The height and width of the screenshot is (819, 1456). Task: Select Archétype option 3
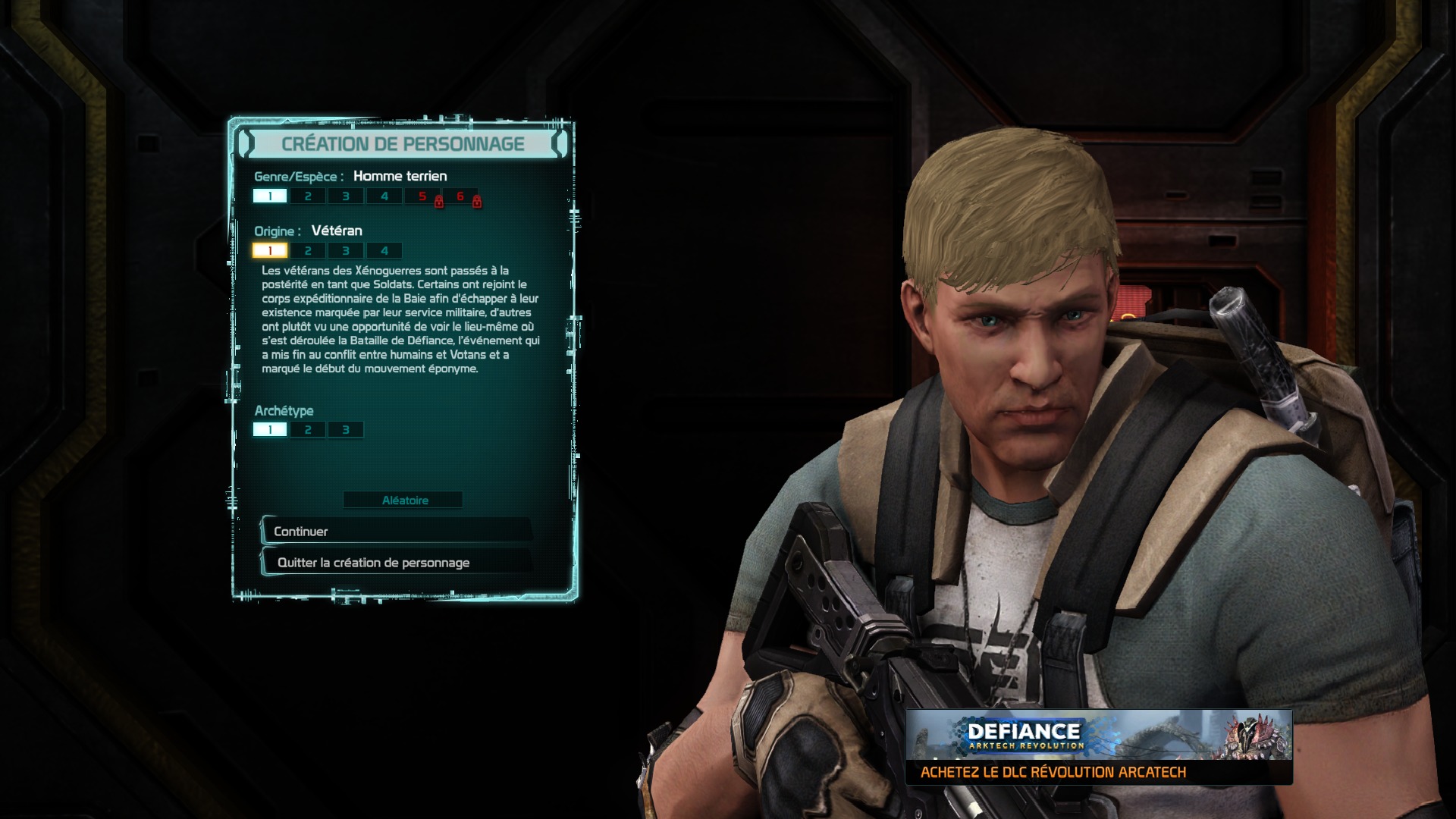point(346,430)
